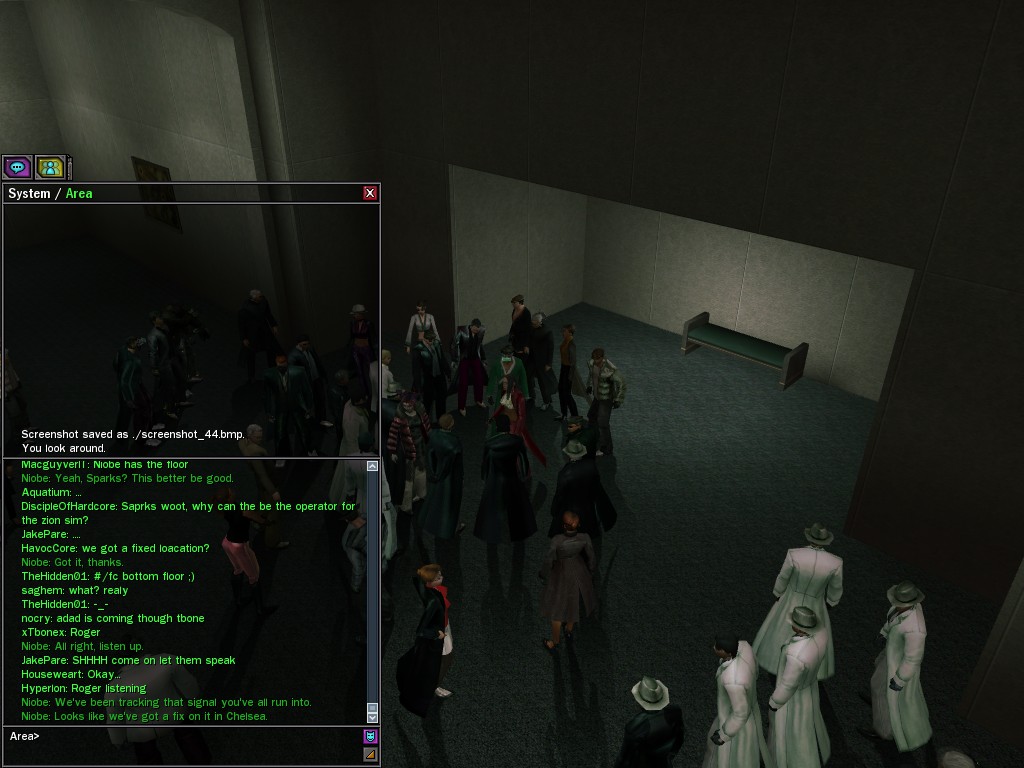Click the chat scrollbar down arrow

tap(373, 717)
